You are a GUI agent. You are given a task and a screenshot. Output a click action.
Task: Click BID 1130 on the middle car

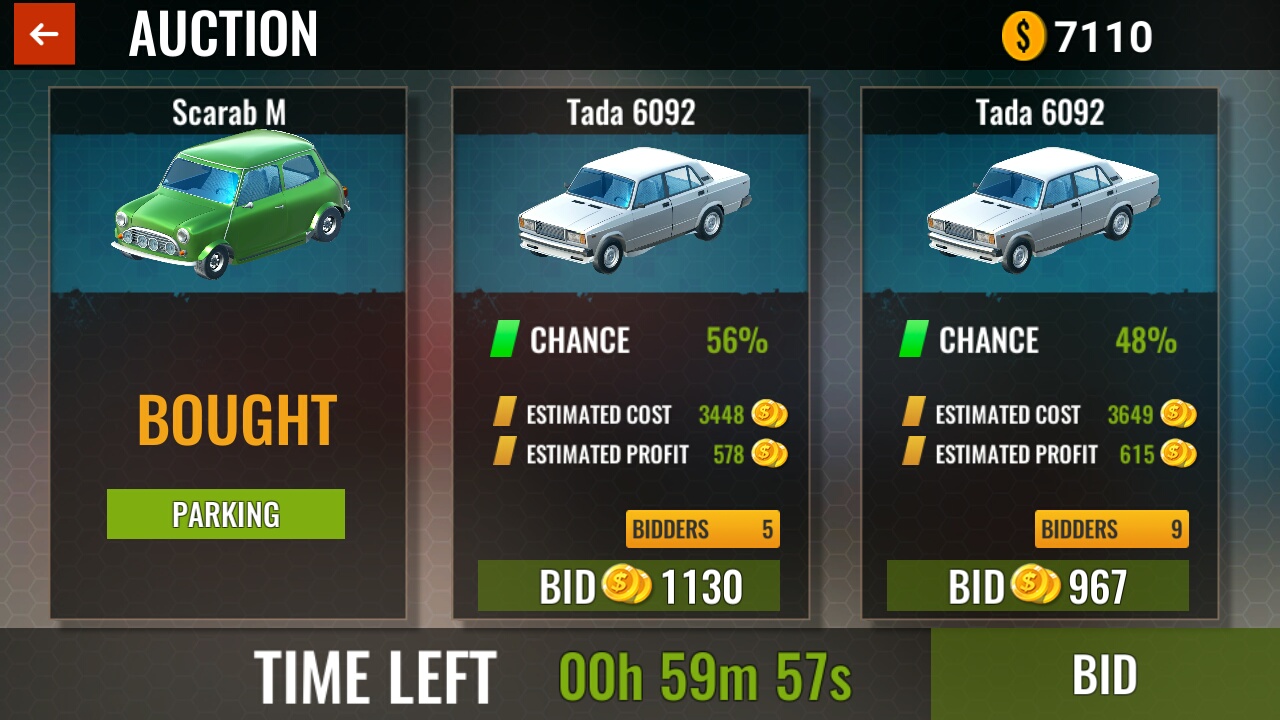point(631,586)
